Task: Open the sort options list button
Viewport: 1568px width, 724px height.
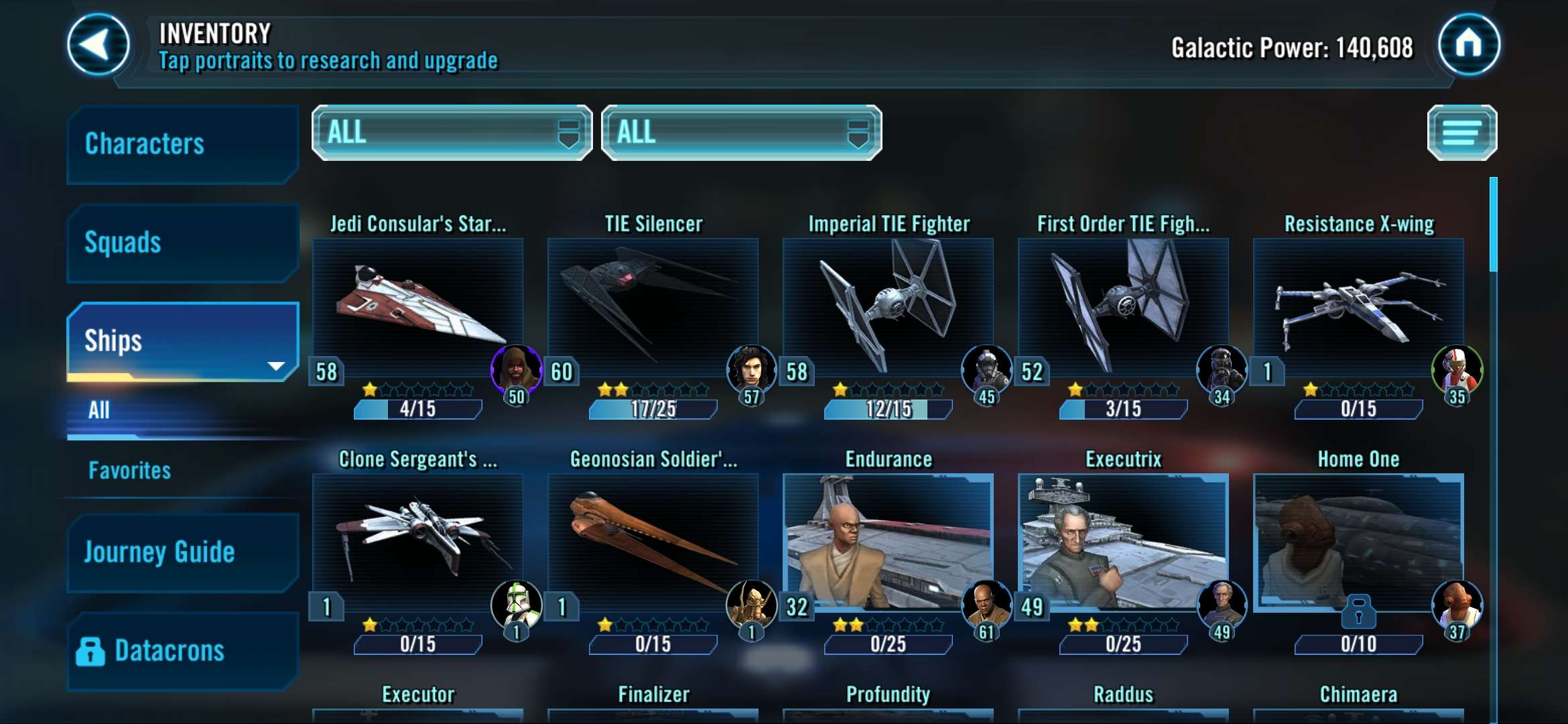Action: [1461, 133]
